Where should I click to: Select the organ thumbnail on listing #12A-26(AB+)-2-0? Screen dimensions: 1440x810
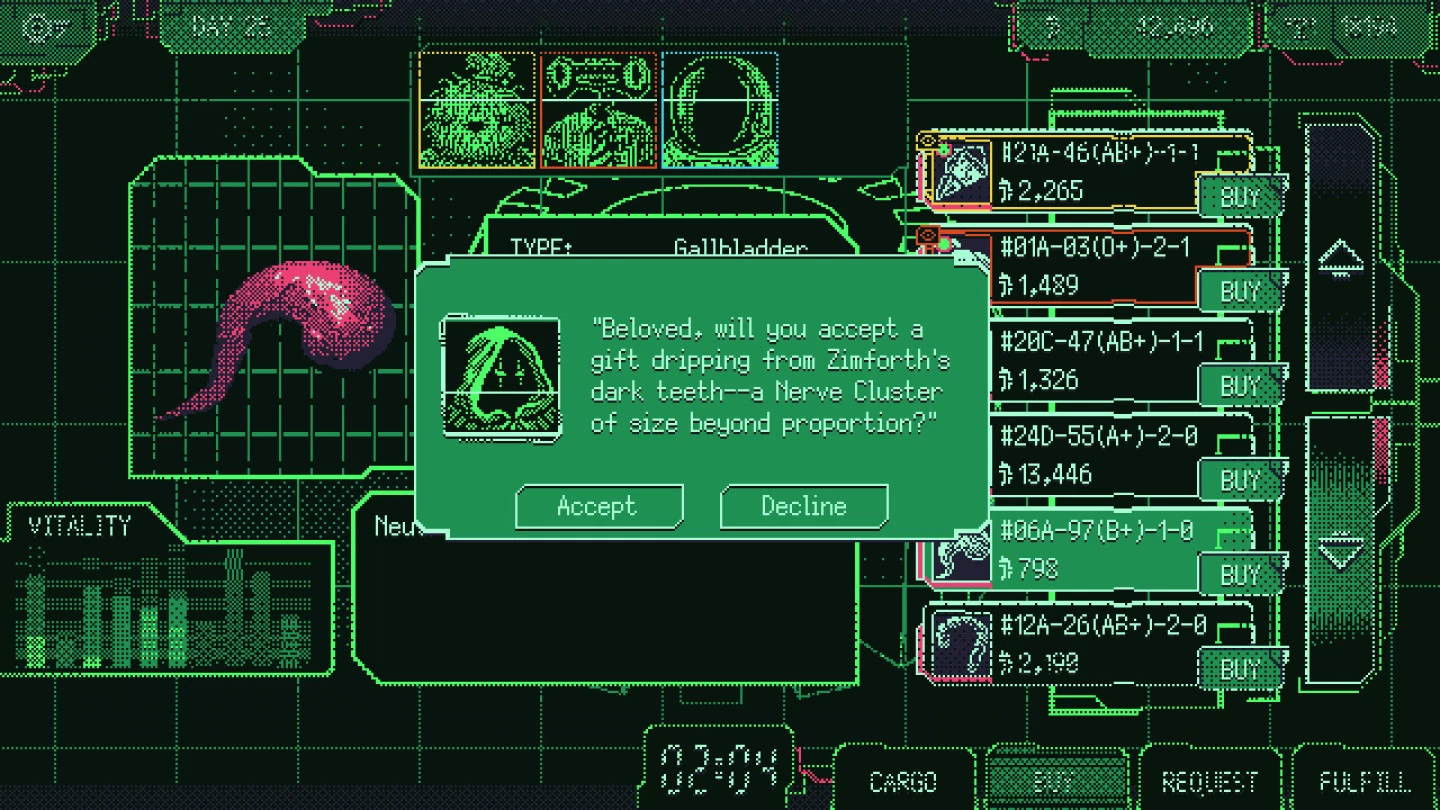960,645
